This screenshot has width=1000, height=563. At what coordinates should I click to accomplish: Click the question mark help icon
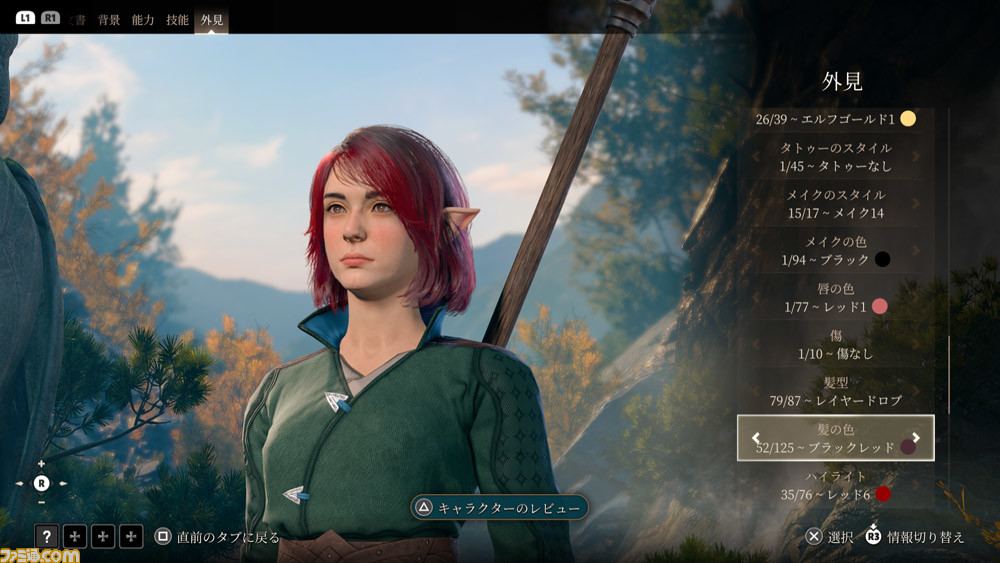(x=47, y=537)
